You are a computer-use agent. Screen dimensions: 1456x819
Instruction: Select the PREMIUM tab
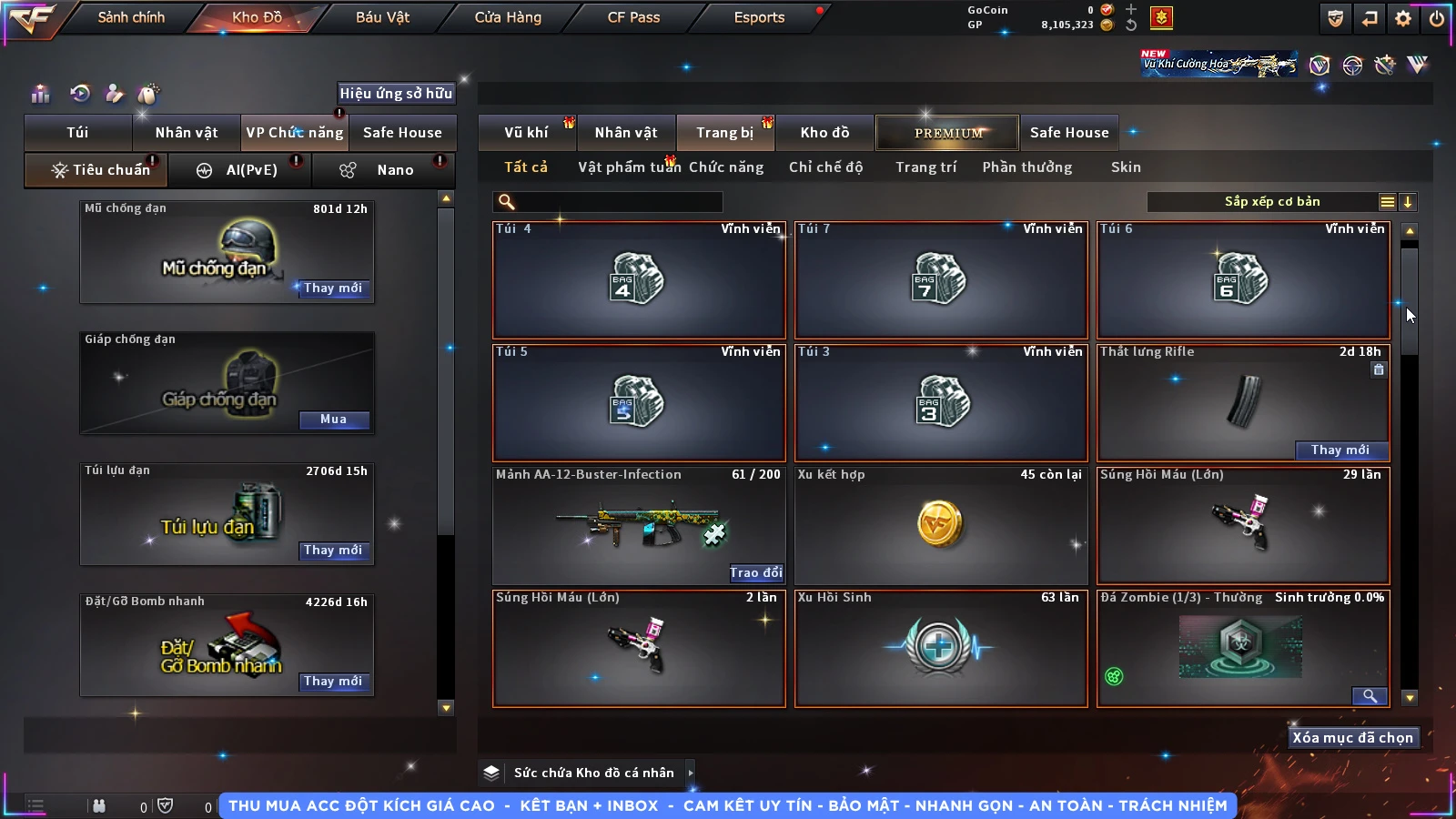947,133
